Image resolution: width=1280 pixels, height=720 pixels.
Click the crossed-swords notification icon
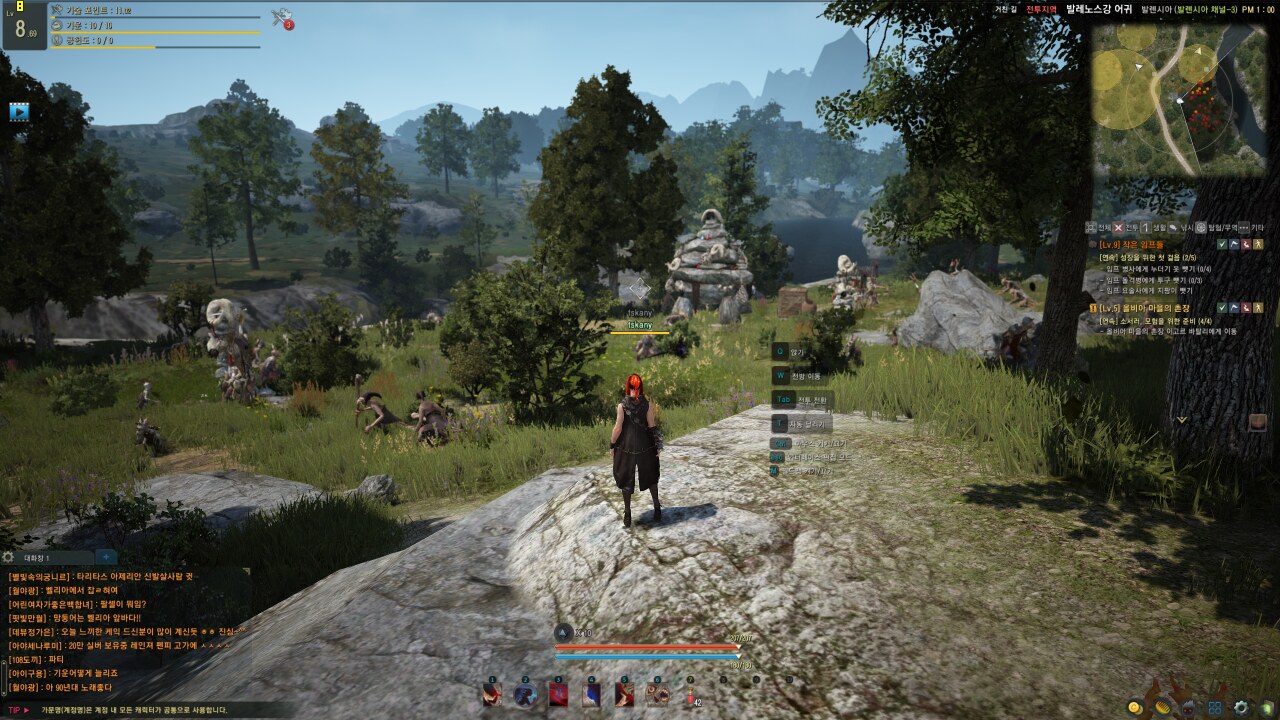tap(281, 17)
